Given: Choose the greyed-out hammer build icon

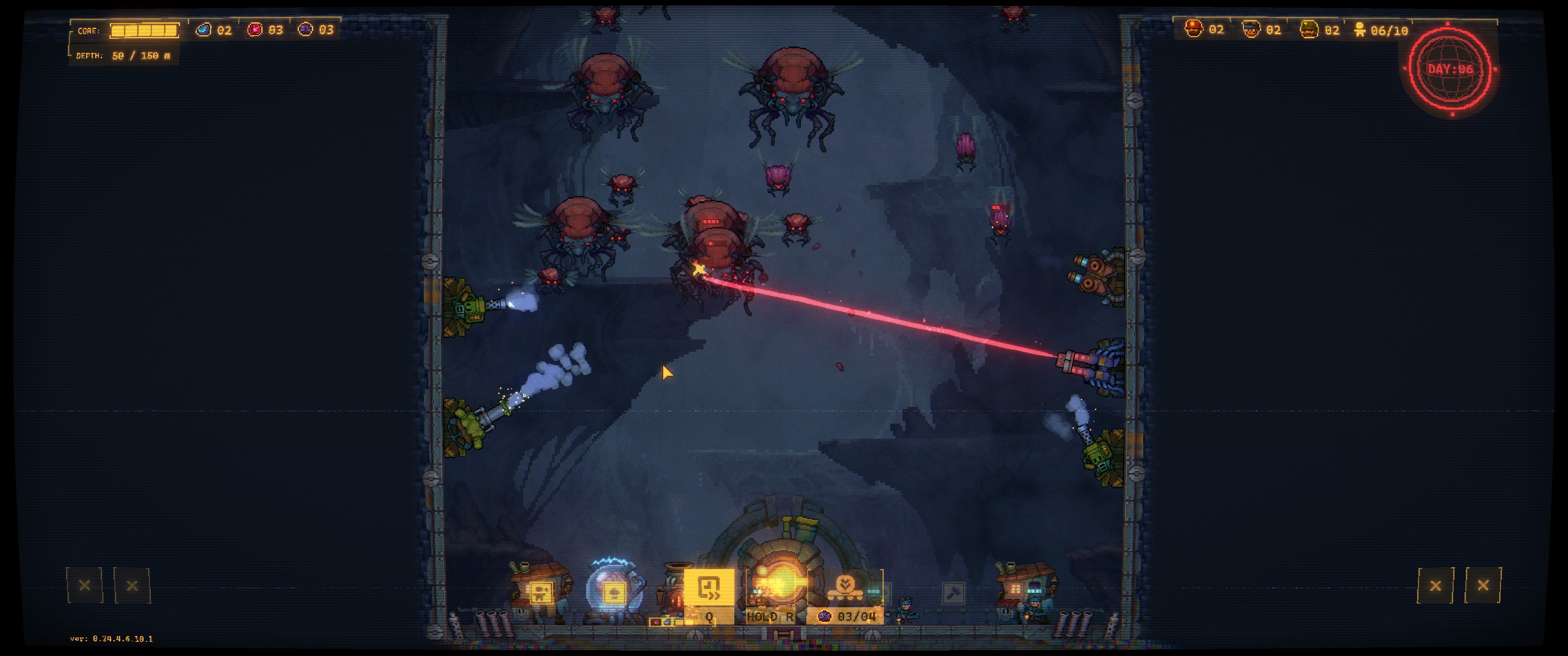Looking at the screenshot, I should (953, 592).
